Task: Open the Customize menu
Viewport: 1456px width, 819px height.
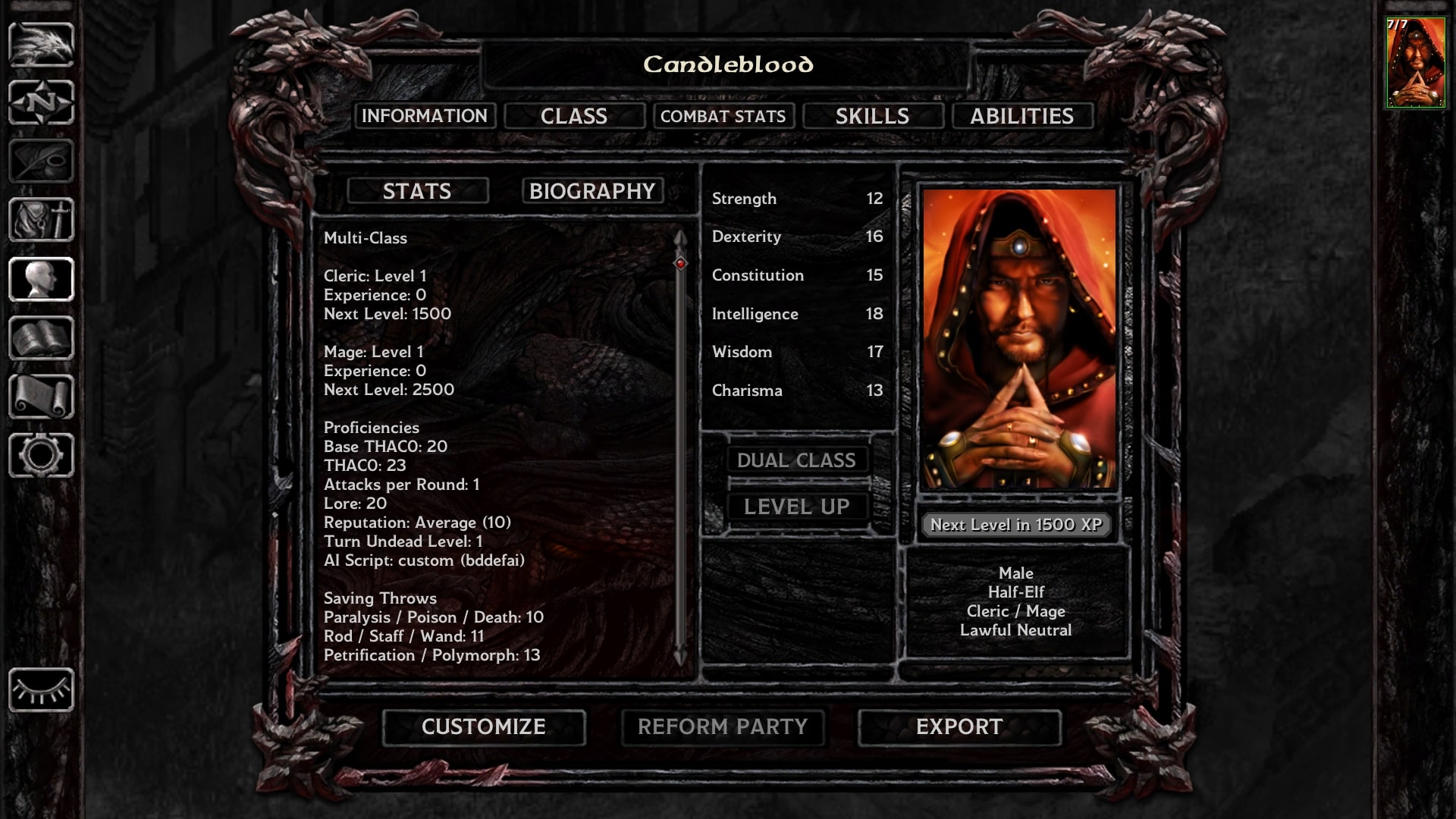Action: (484, 727)
